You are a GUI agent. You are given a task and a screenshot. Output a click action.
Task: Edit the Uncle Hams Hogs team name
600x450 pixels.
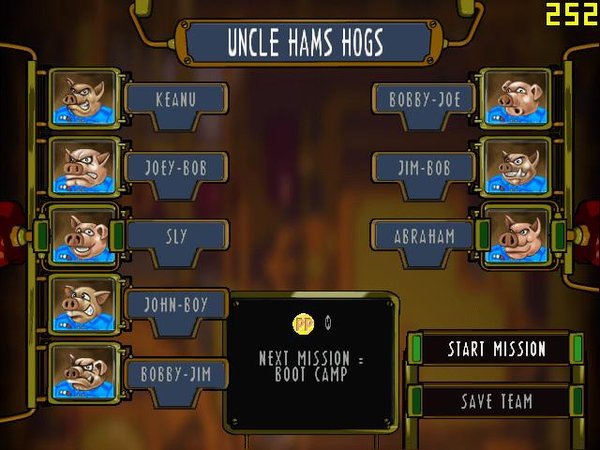[305, 43]
